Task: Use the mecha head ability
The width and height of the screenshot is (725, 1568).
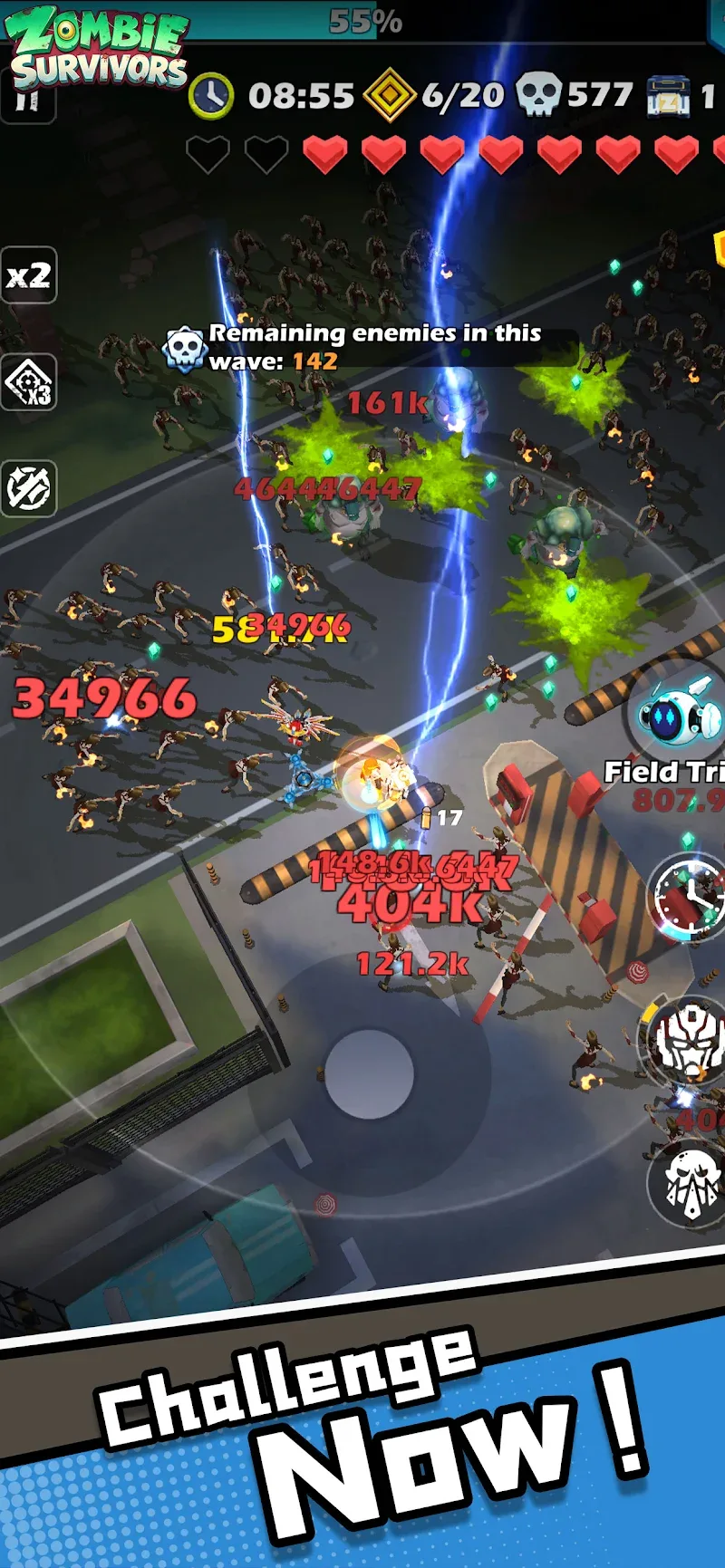Action: point(687,1042)
